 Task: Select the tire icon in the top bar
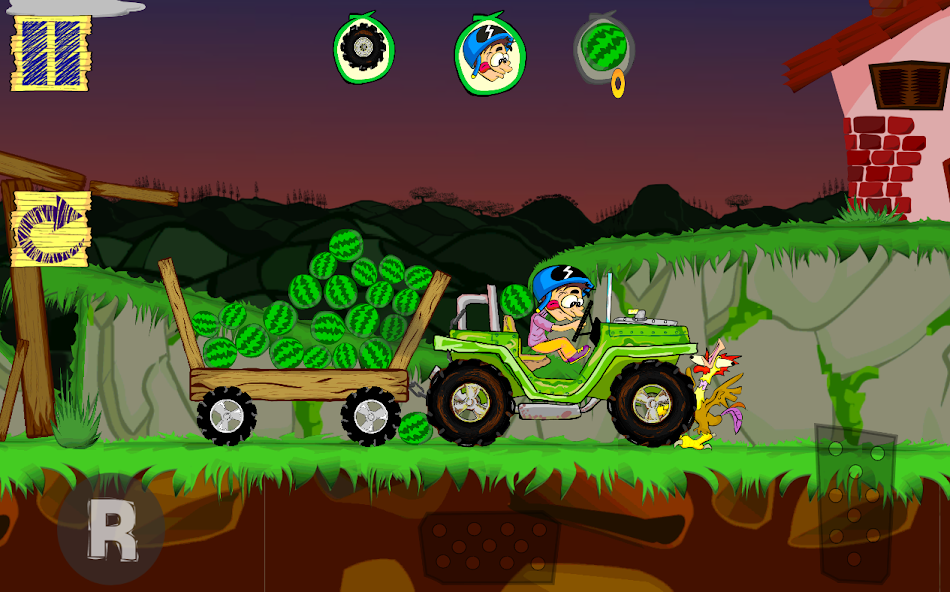coord(363,47)
